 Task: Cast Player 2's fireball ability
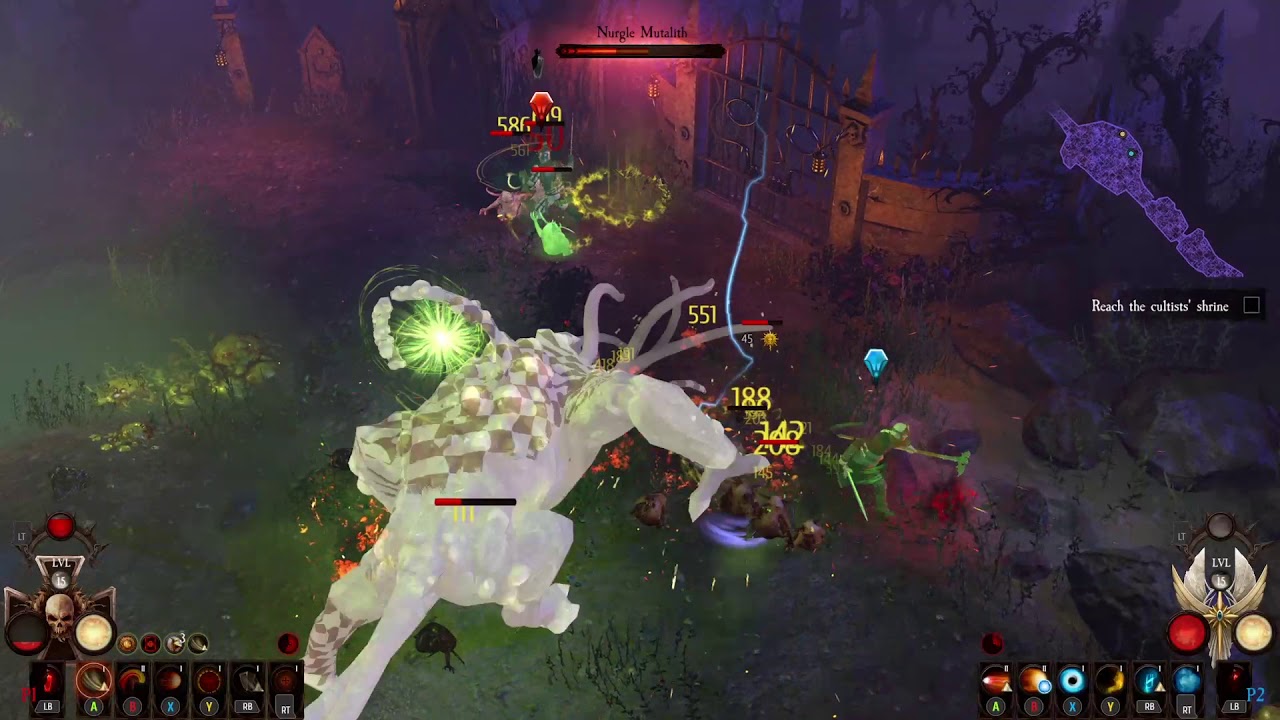click(x=1033, y=682)
